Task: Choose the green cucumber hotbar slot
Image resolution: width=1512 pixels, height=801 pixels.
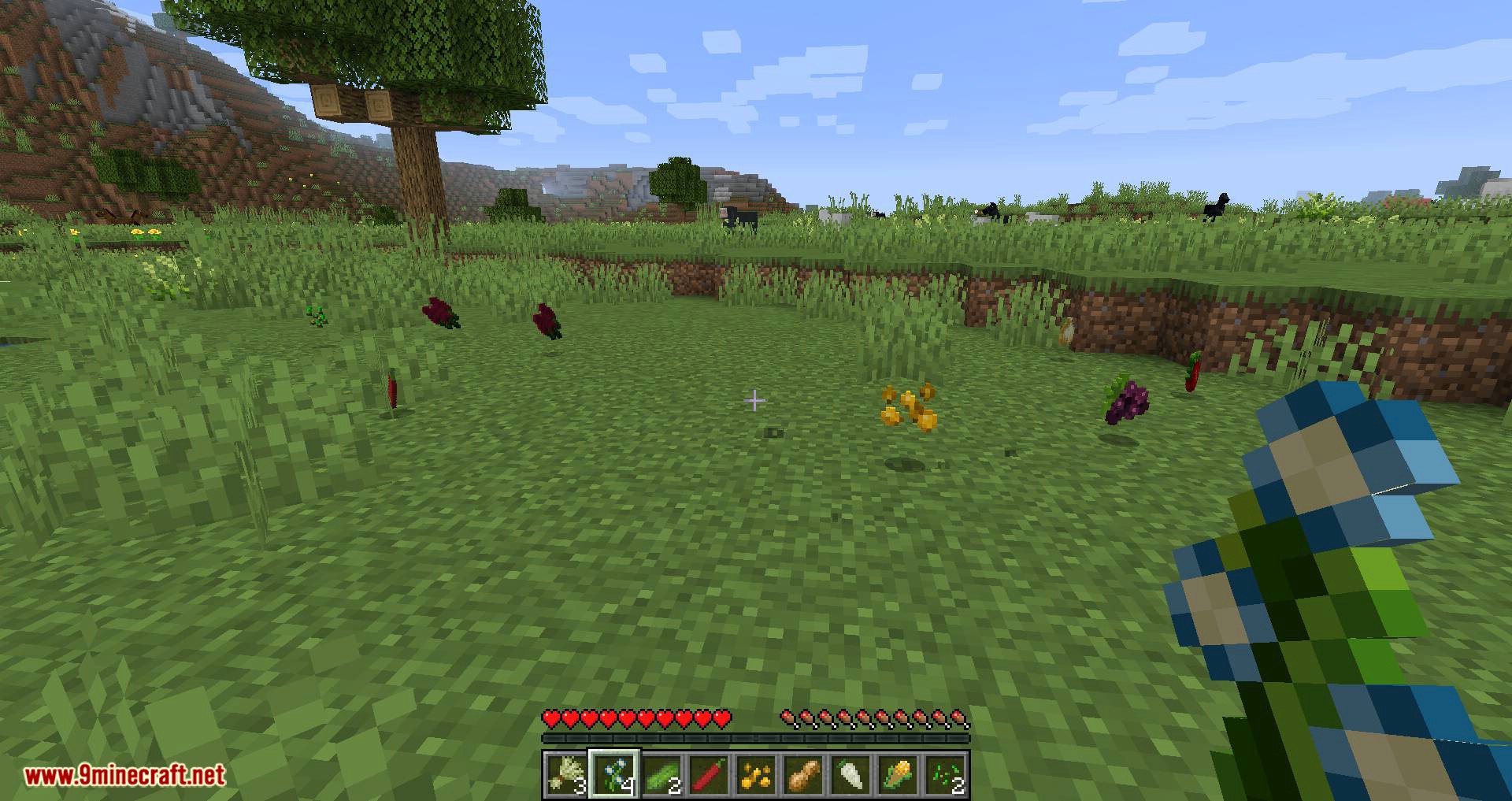Action: coord(661,774)
